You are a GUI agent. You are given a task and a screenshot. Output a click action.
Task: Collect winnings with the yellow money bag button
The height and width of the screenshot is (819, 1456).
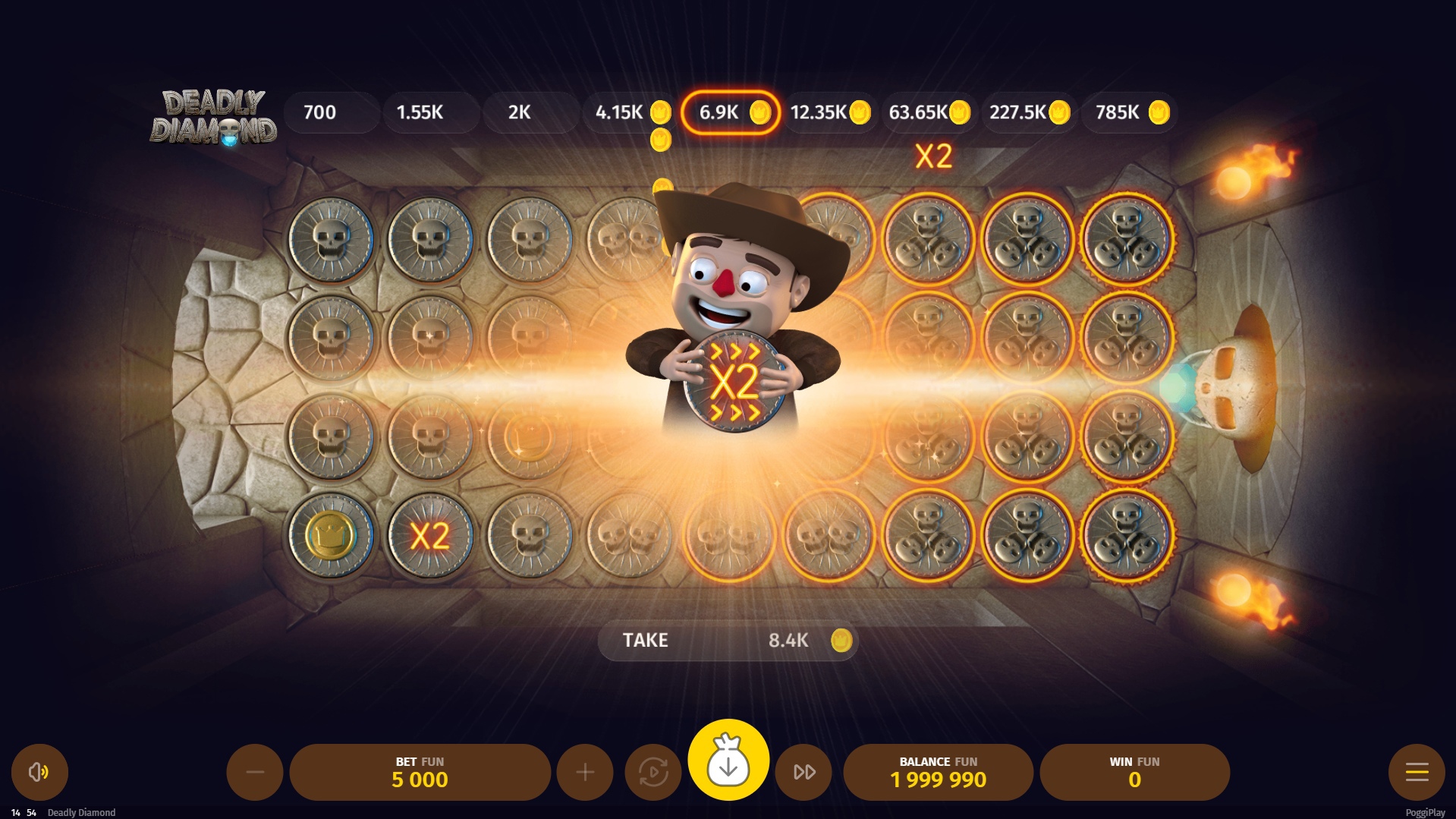click(x=728, y=760)
